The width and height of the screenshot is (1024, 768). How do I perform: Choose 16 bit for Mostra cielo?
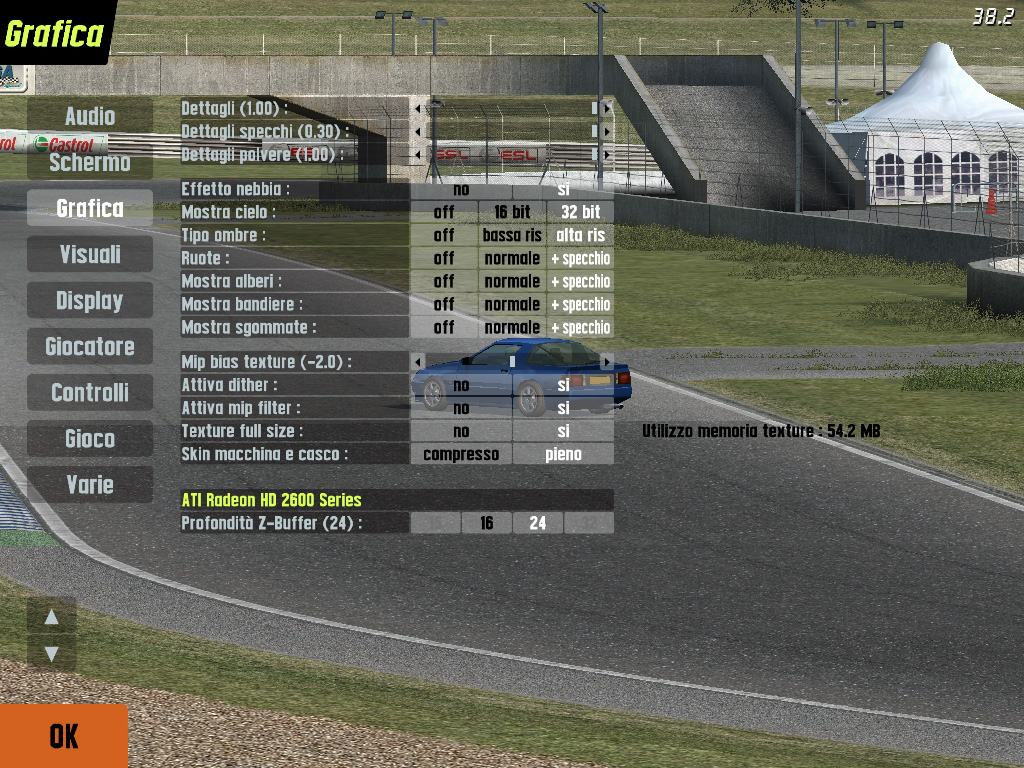click(x=512, y=212)
